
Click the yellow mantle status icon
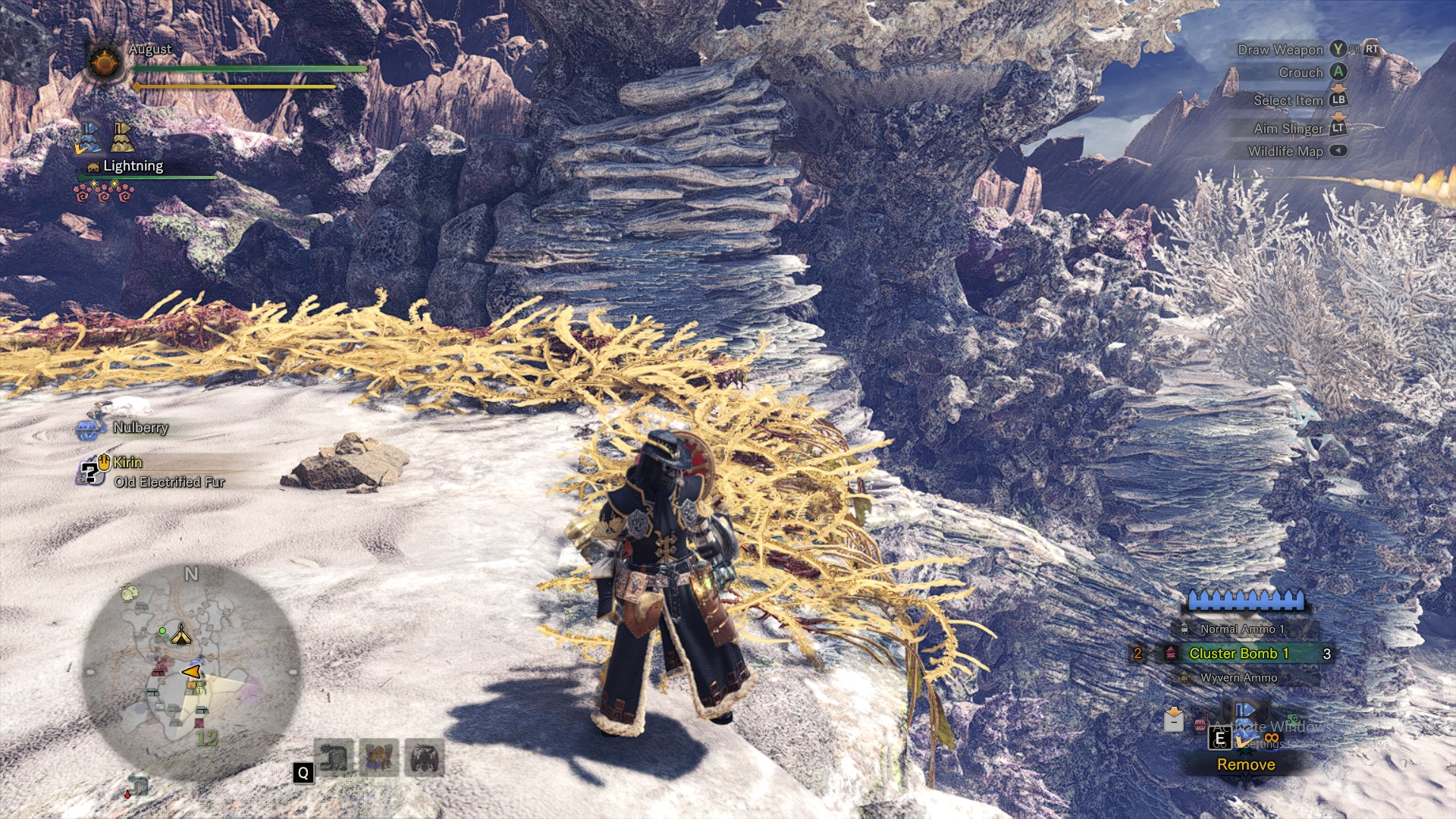122,137
